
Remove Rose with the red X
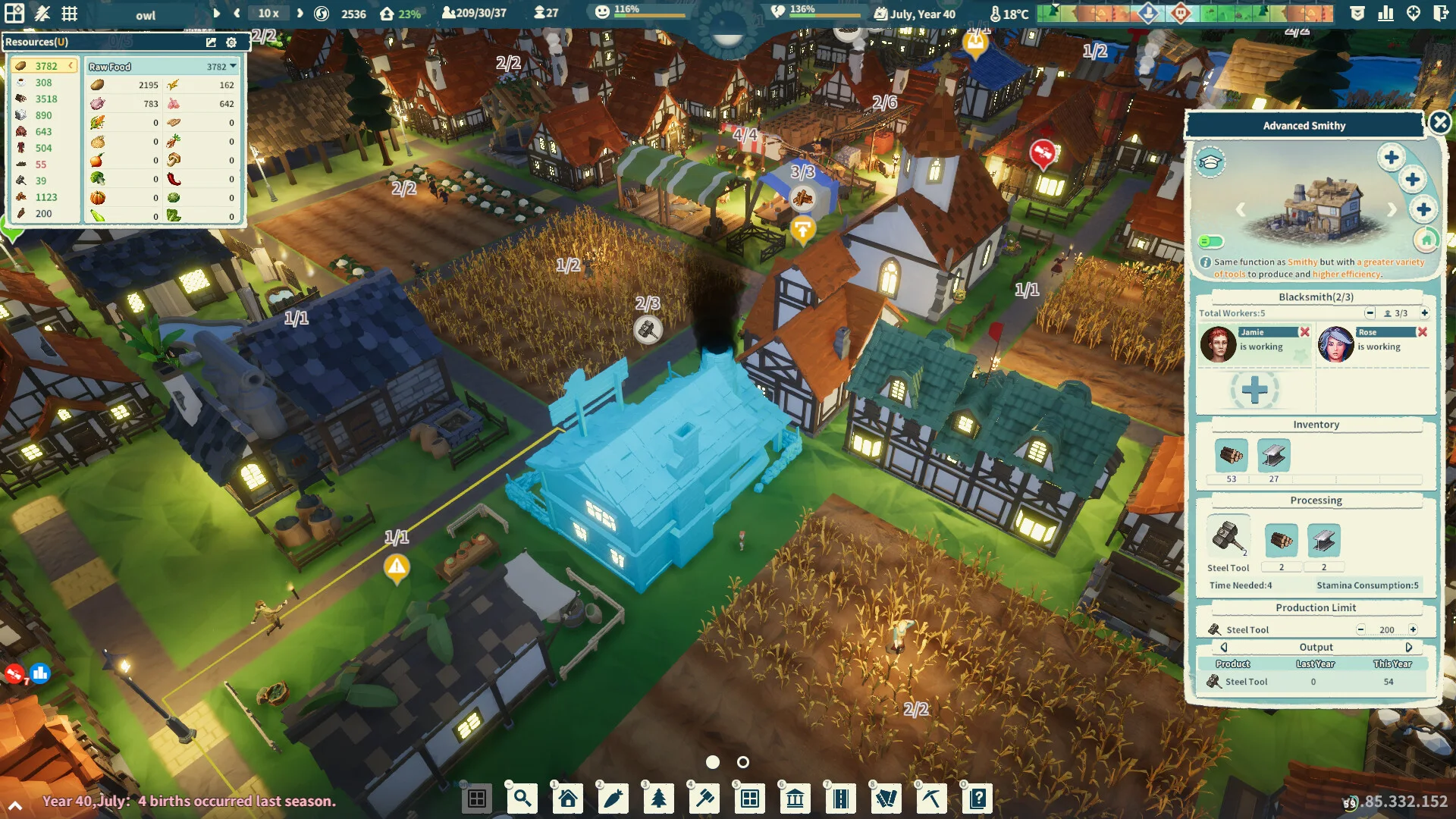[x=1421, y=332]
